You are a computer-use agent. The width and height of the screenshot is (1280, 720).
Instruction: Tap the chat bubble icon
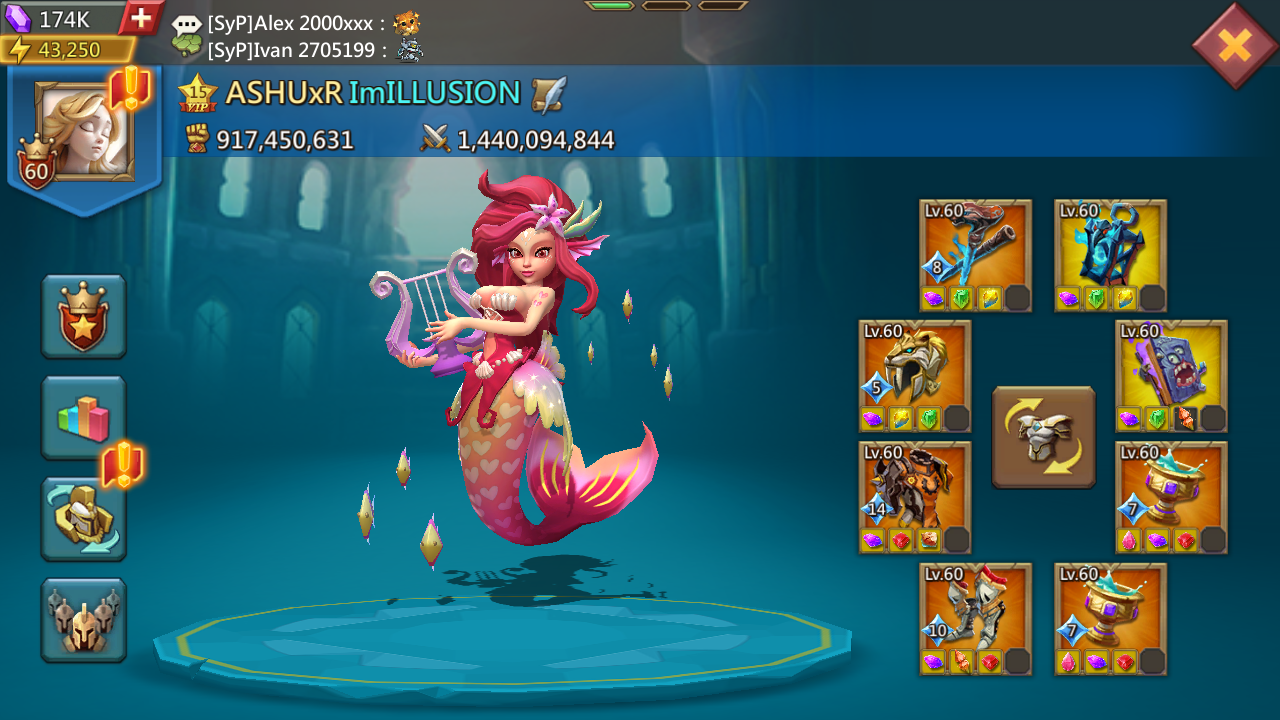tap(186, 22)
